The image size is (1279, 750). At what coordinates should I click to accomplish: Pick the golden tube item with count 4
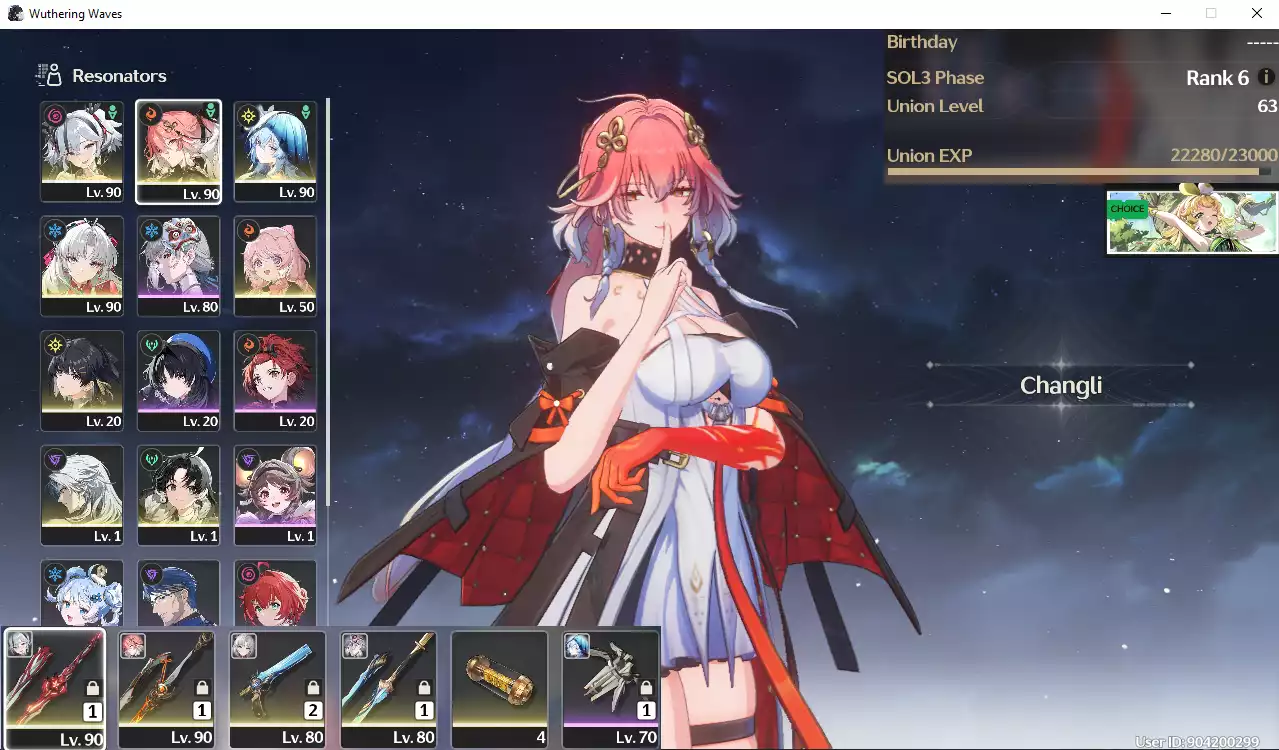[499, 687]
